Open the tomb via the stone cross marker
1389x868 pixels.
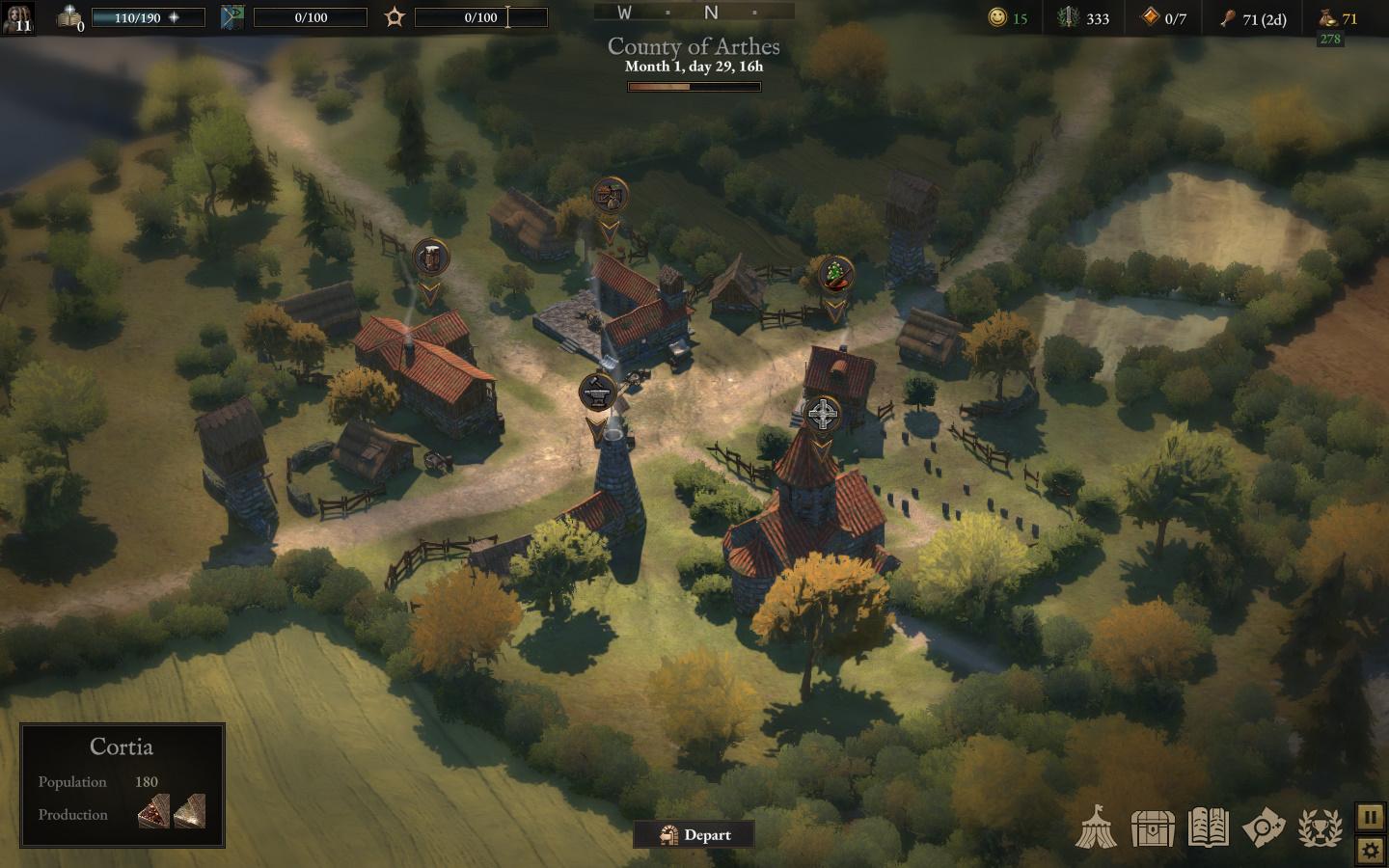pyautogui.click(x=822, y=415)
